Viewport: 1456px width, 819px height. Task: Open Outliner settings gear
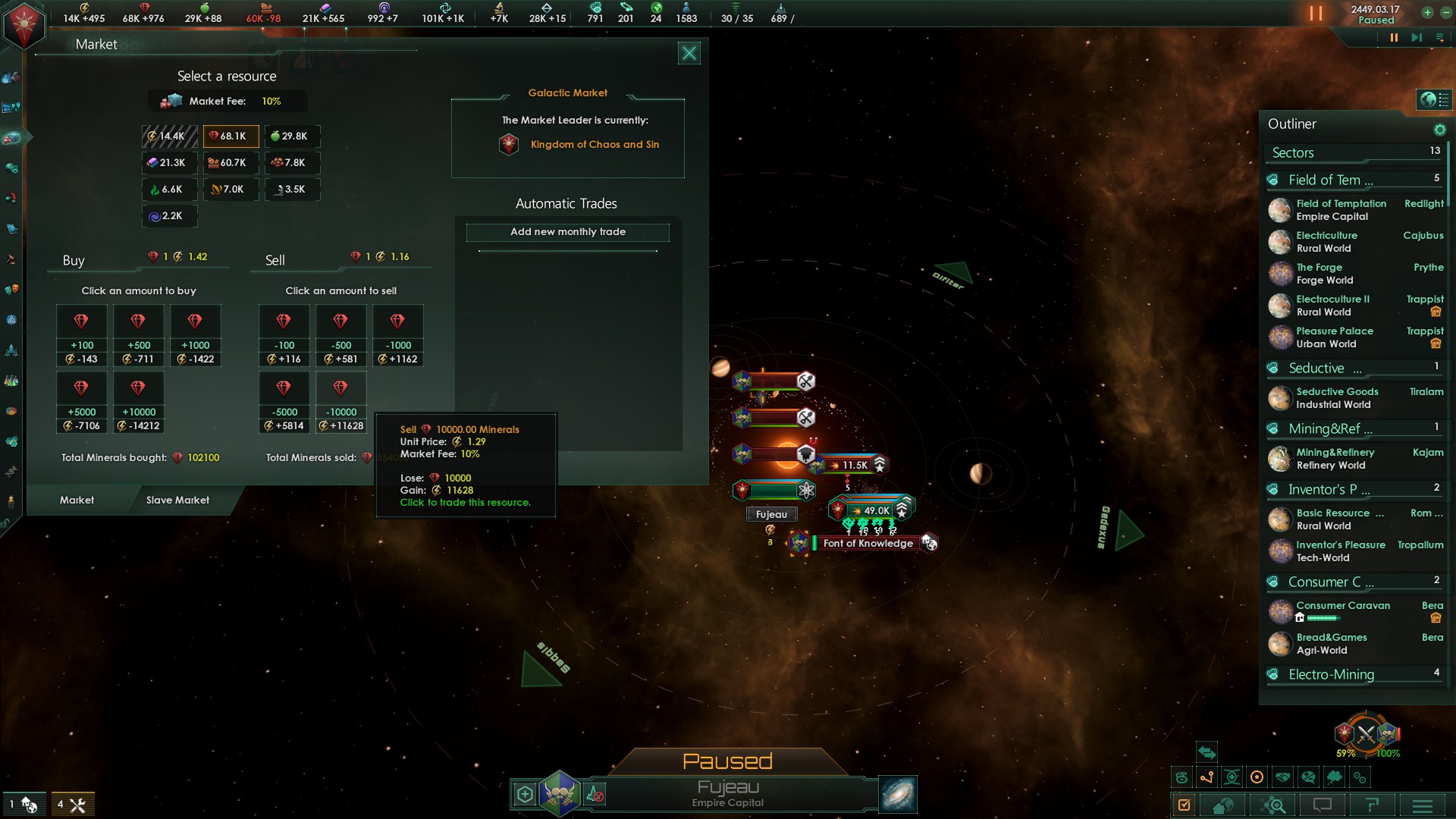pyautogui.click(x=1439, y=130)
